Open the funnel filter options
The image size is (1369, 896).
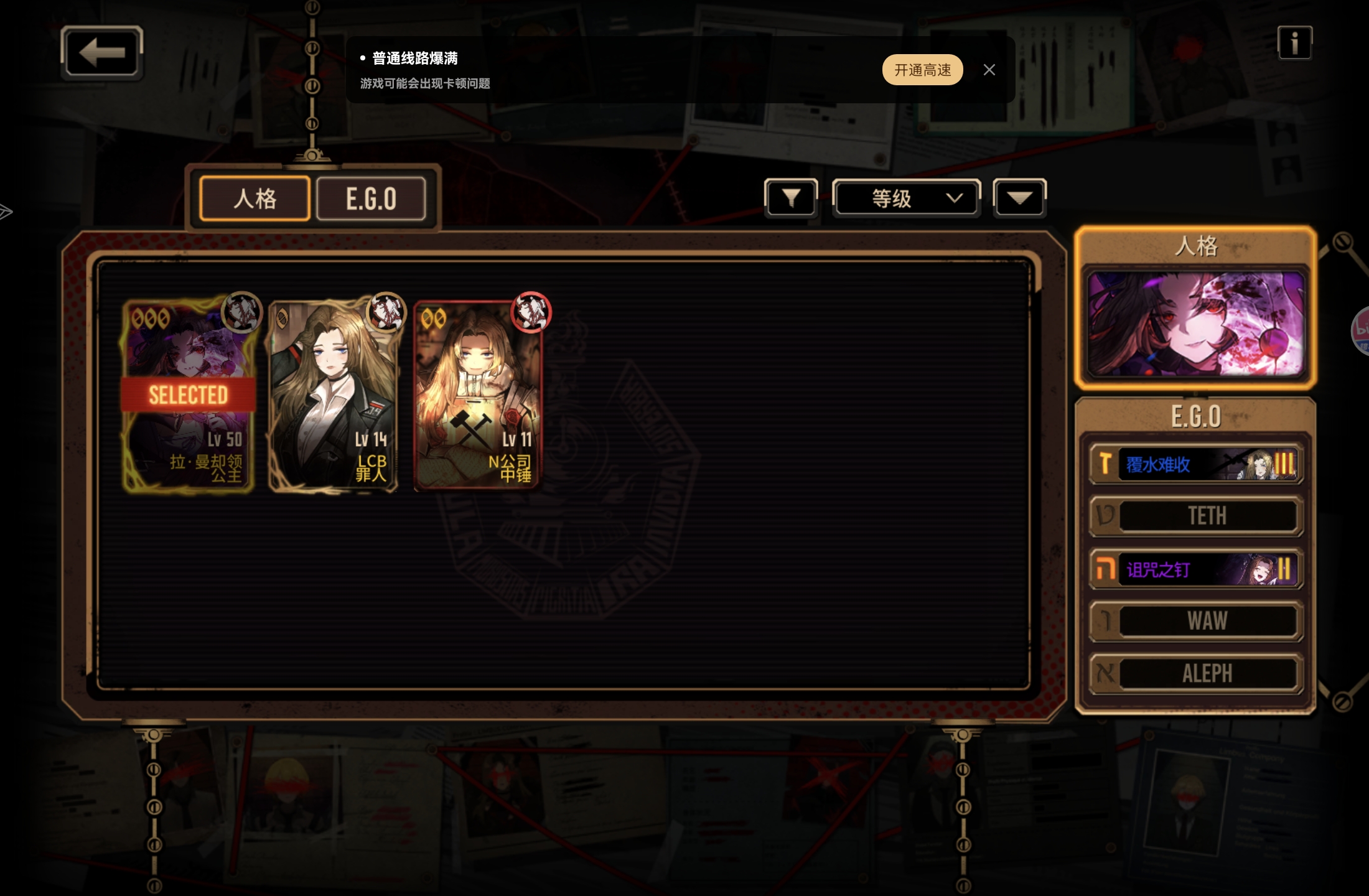[x=791, y=198]
